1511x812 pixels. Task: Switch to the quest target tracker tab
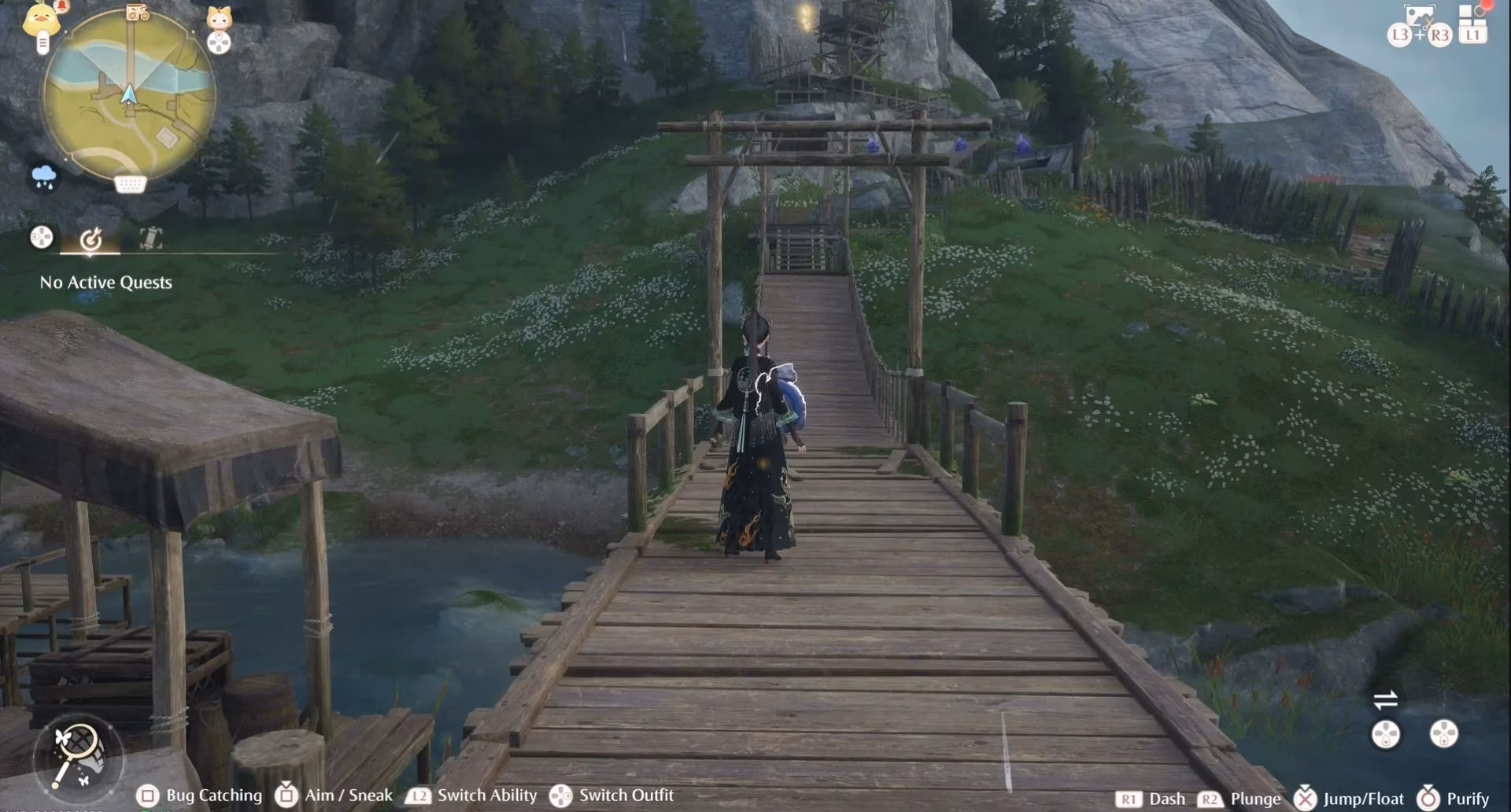tap(91, 238)
